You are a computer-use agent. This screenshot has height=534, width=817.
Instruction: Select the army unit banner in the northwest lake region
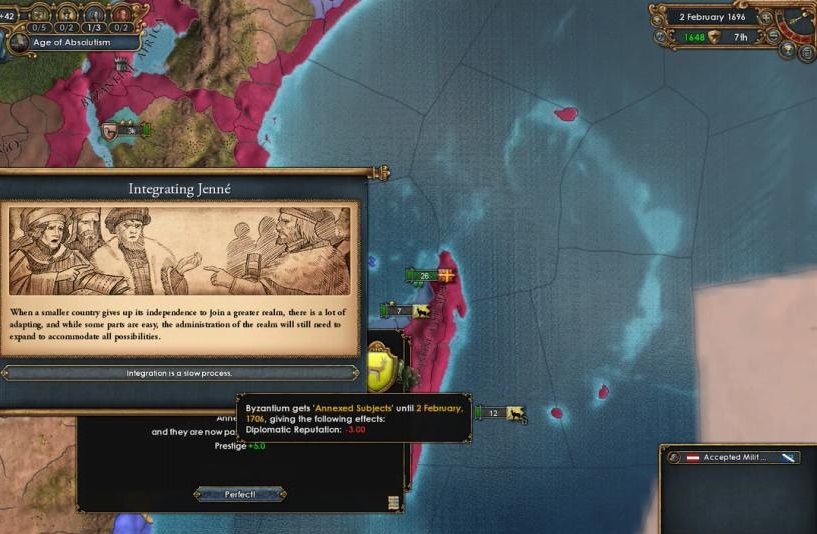[123, 129]
